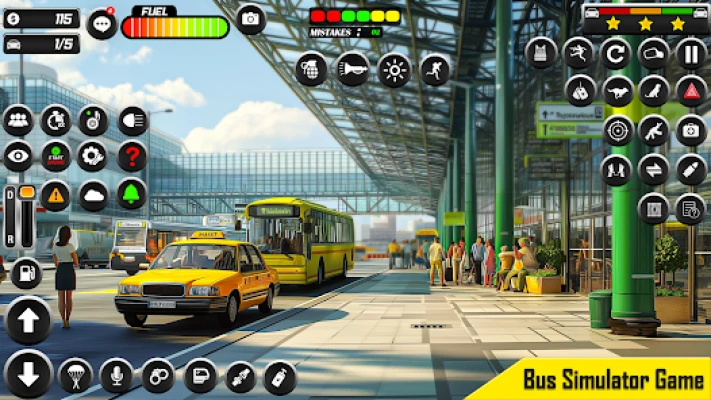The width and height of the screenshot is (711, 400).
Task: Open the gear settings icon
Action: pyautogui.click(x=92, y=156)
